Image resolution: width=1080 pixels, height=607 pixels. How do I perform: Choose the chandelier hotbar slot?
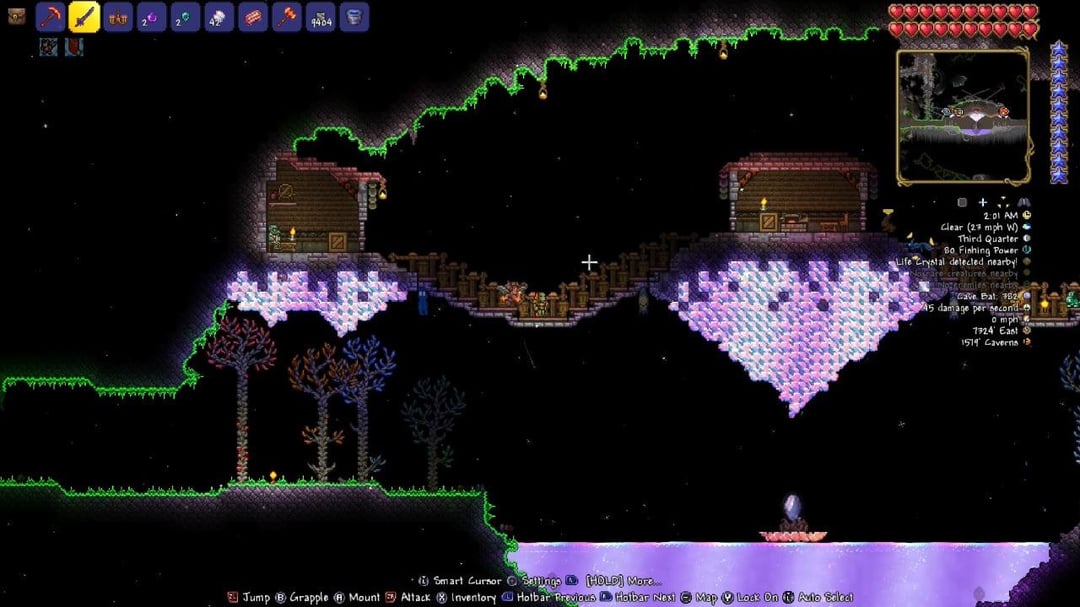pos(118,17)
